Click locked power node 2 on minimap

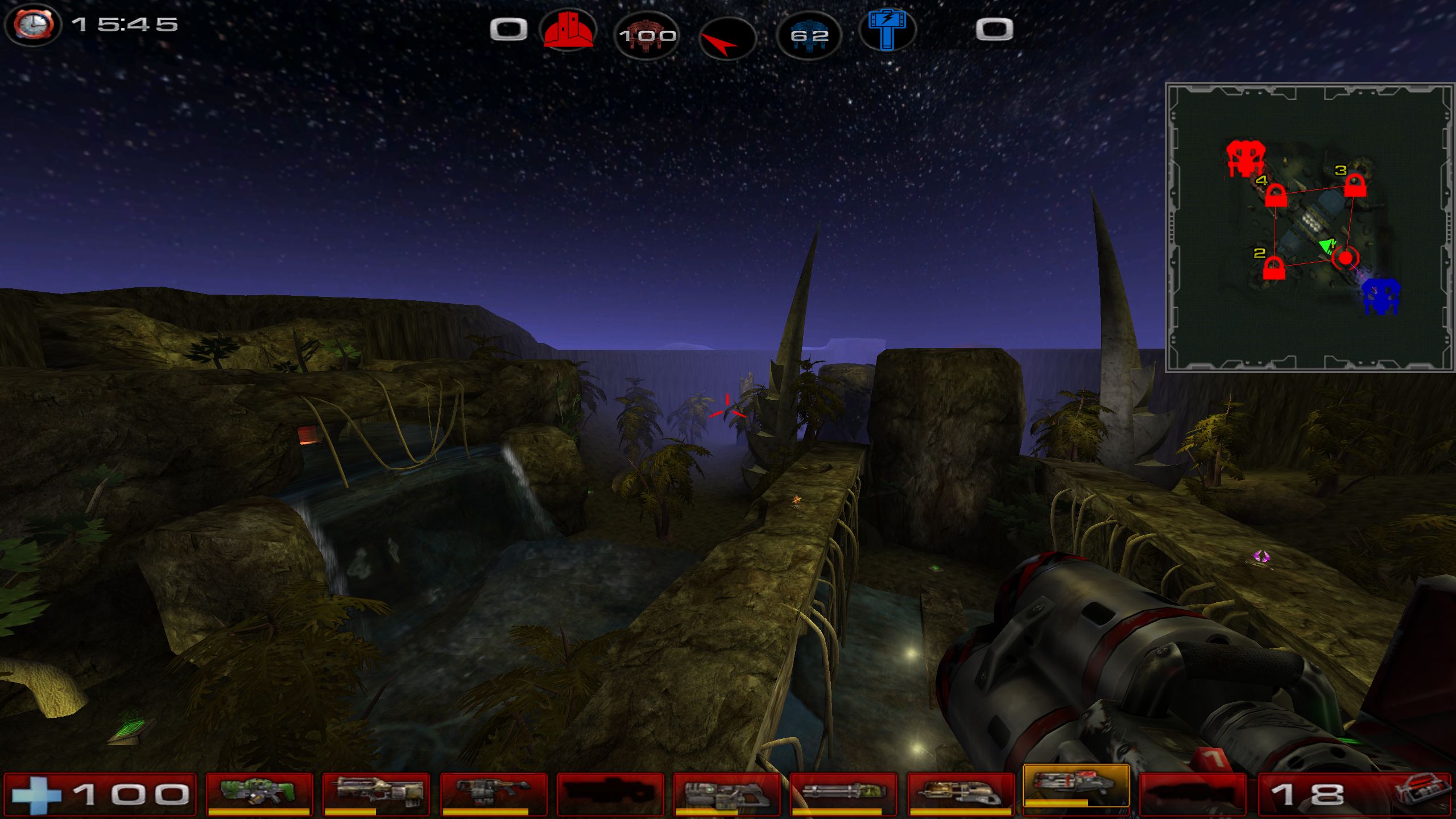pos(1274,268)
